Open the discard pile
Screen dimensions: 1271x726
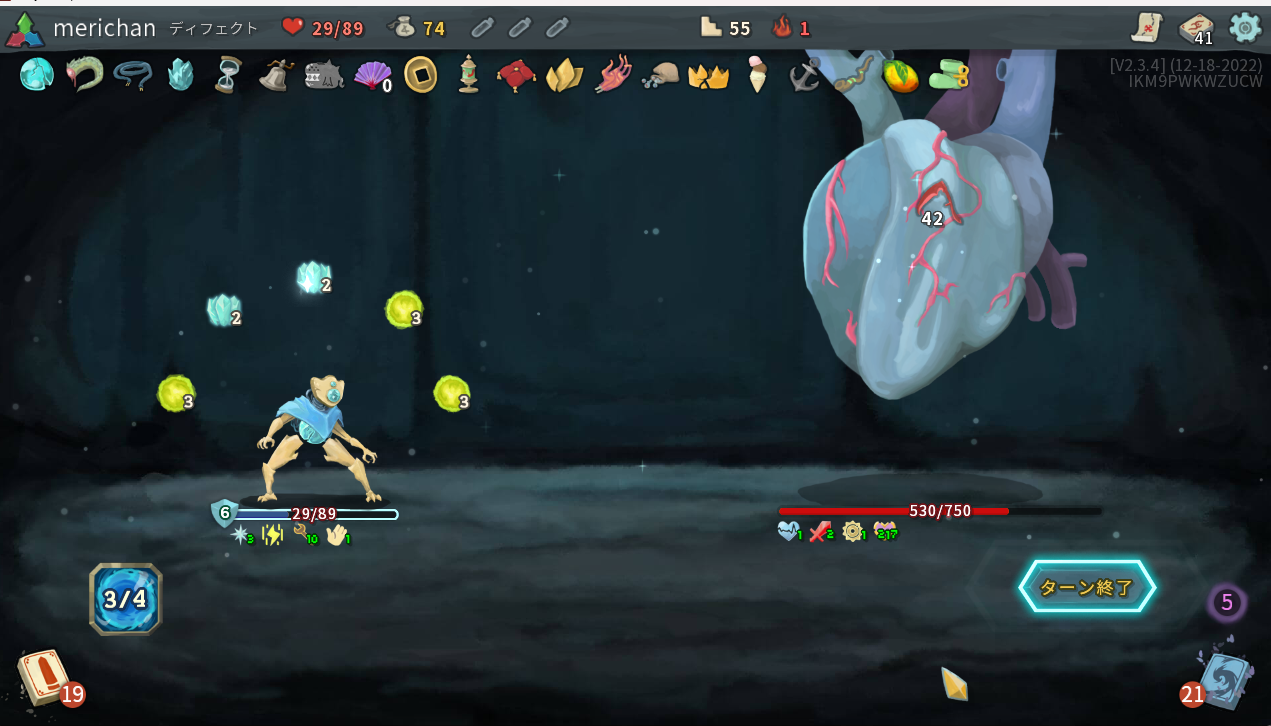click(x=1223, y=680)
